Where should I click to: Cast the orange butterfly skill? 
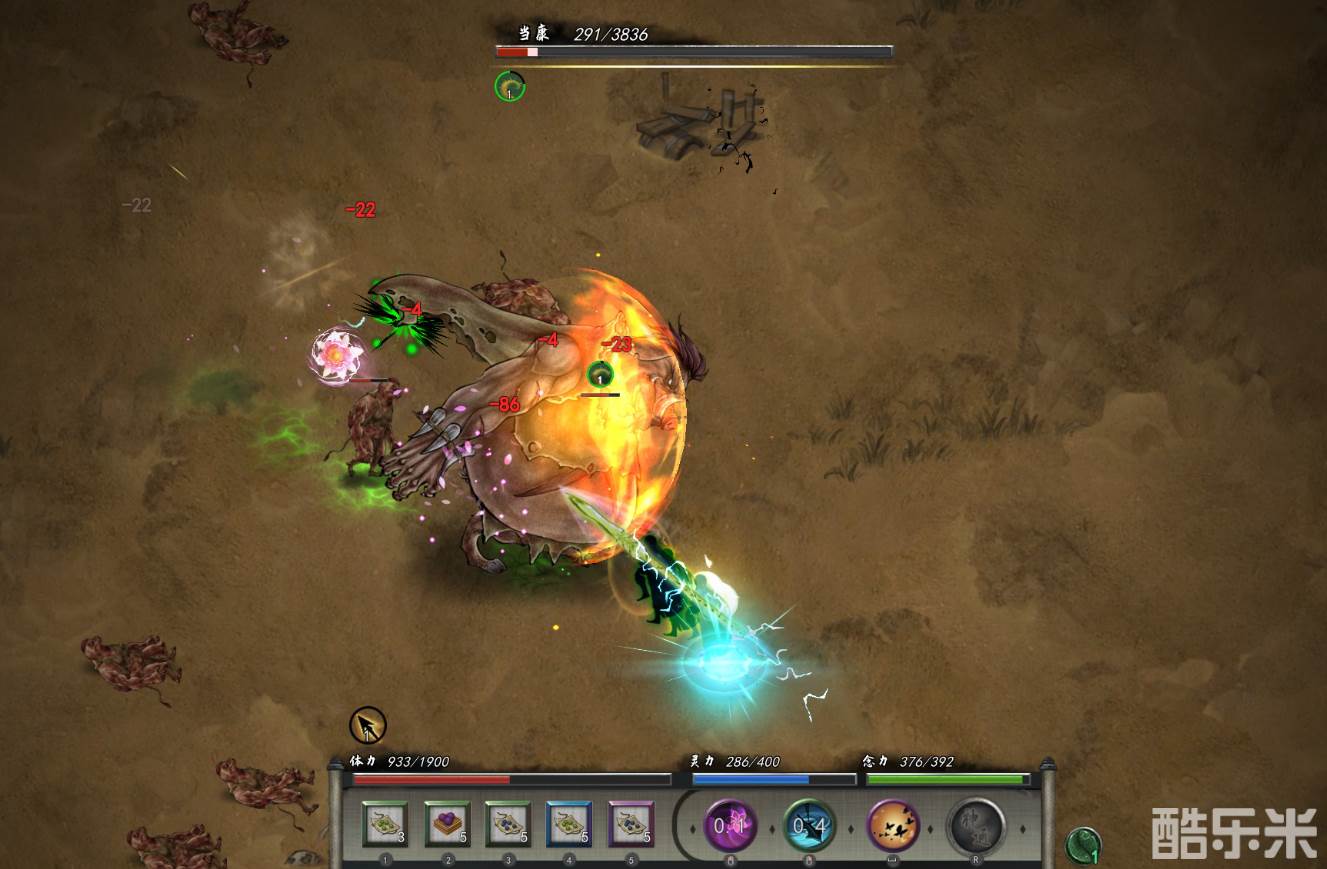tap(893, 826)
